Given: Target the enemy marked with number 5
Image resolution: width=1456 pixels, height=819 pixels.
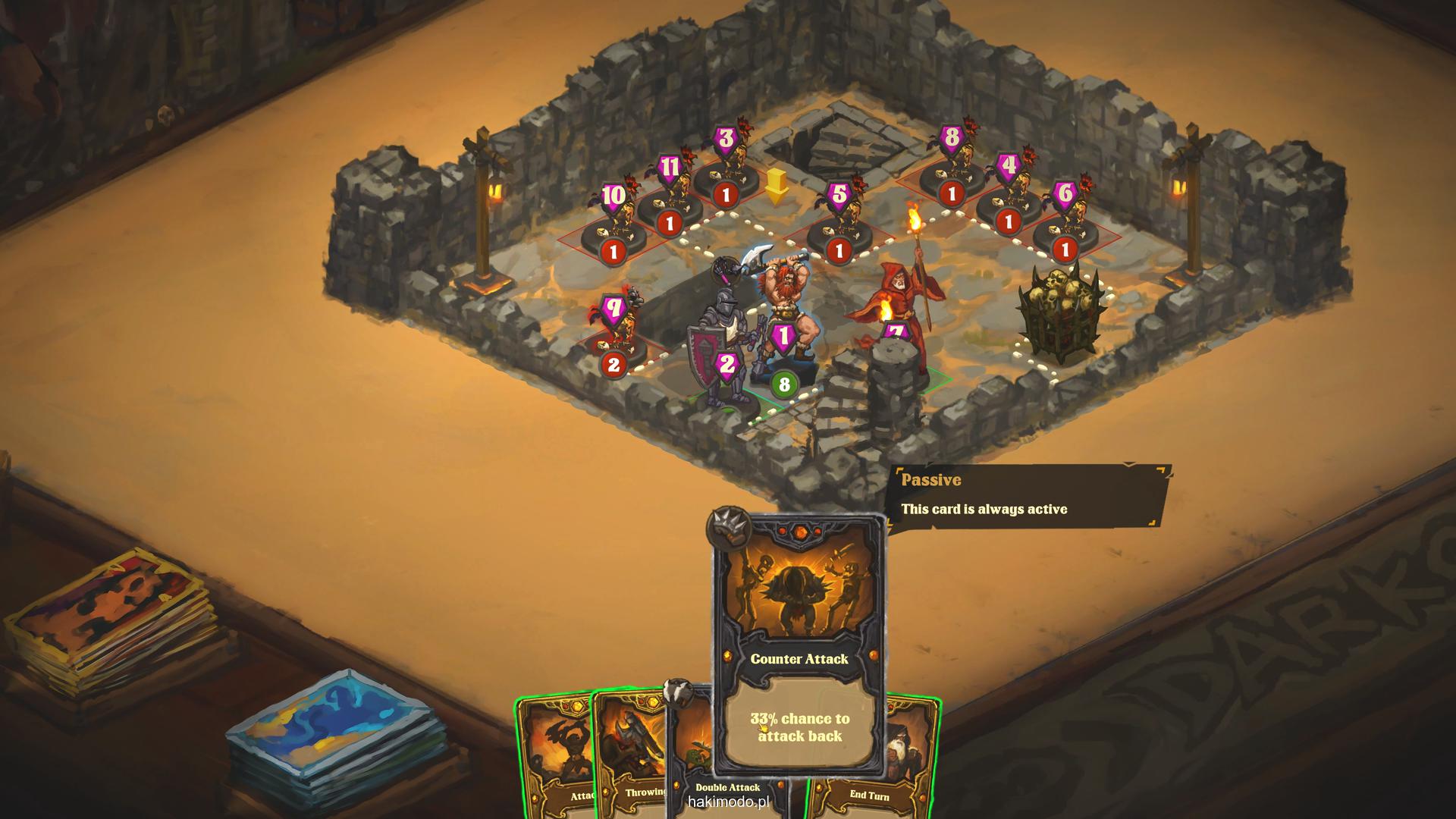Looking at the screenshot, I should (x=839, y=221).
